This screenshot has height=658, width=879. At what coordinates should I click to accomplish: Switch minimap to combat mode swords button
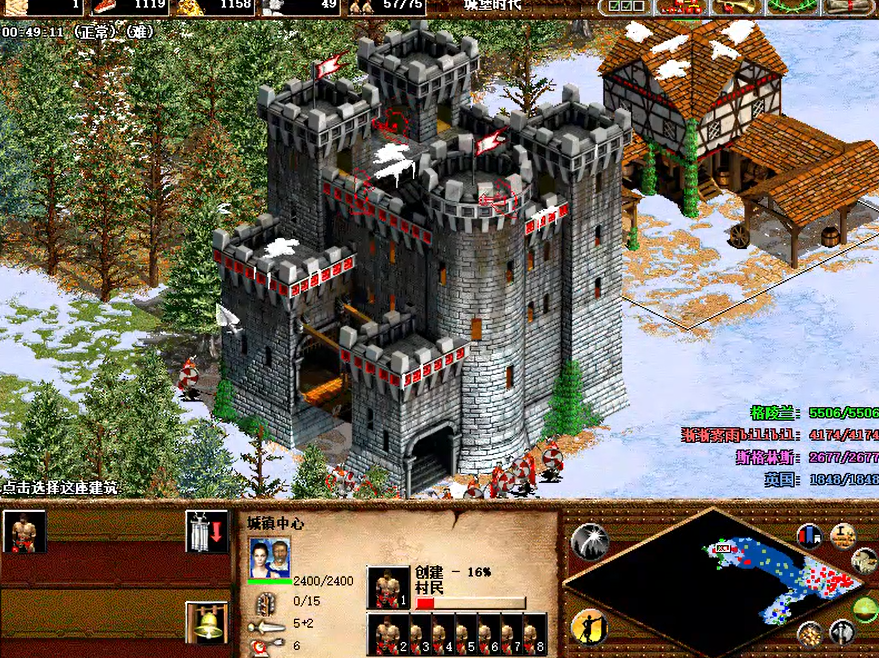point(841,631)
